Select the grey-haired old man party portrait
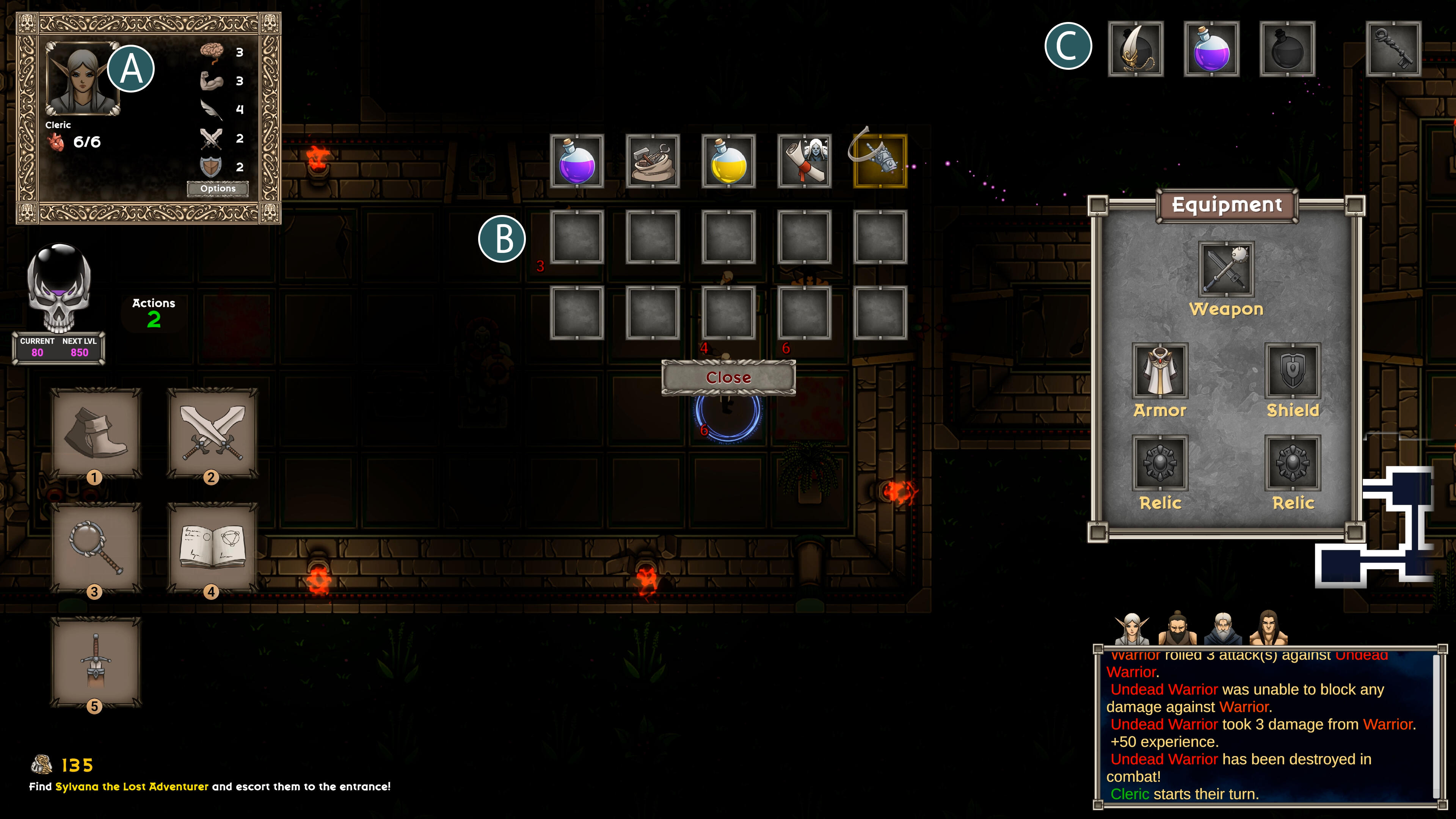The height and width of the screenshot is (819, 1456). tap(1222, 628)
